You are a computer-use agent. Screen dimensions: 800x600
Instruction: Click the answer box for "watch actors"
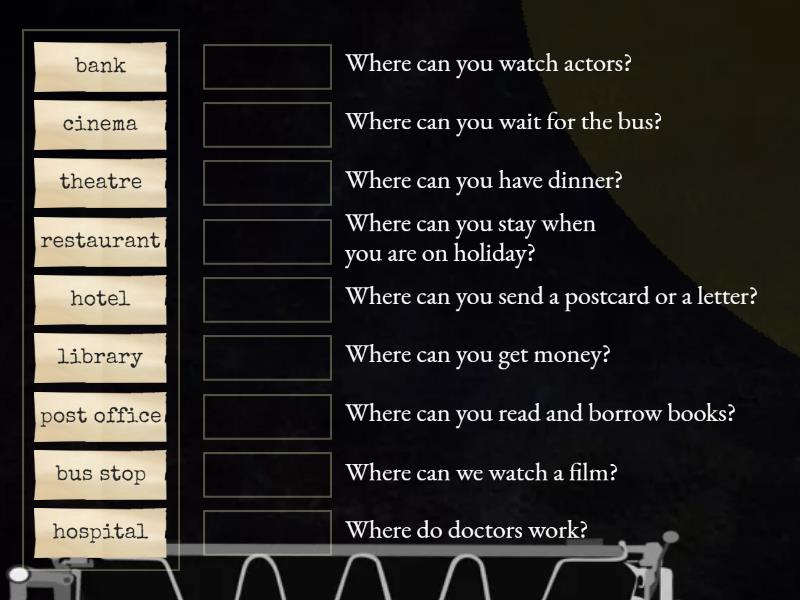point(267,66)
